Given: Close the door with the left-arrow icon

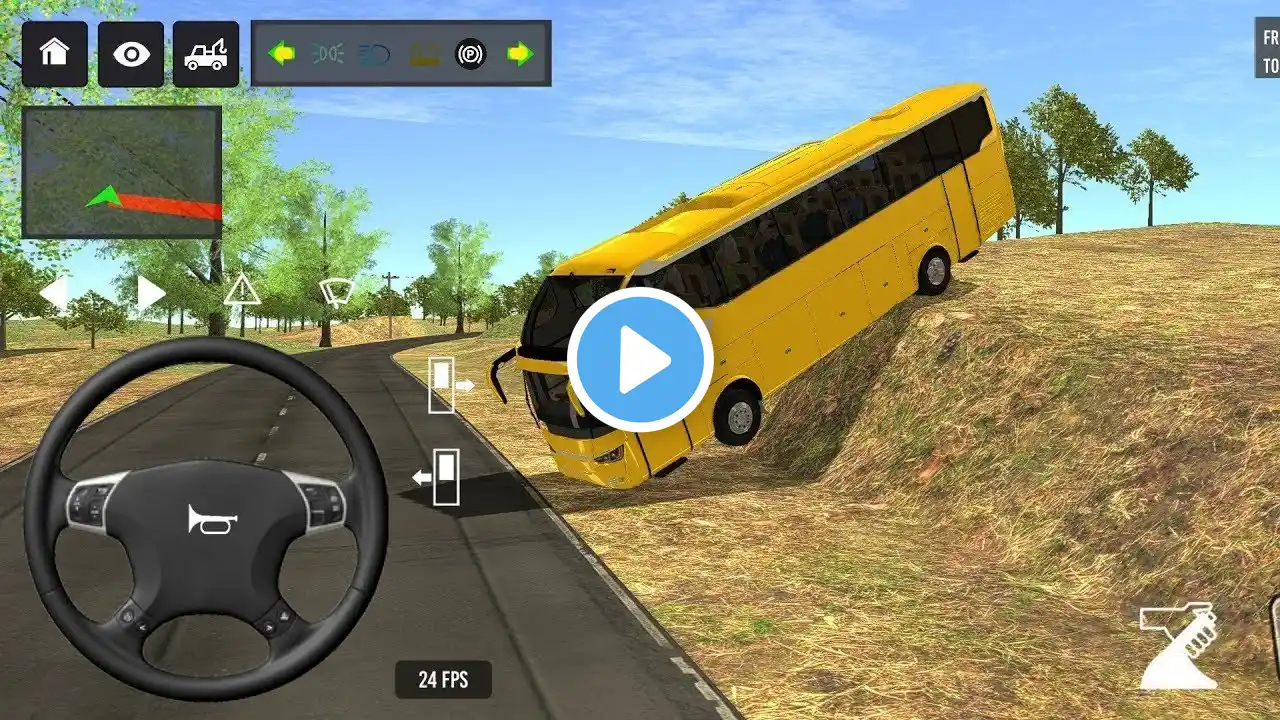Looking at the screenshot, I should click(x=439, y=477).
